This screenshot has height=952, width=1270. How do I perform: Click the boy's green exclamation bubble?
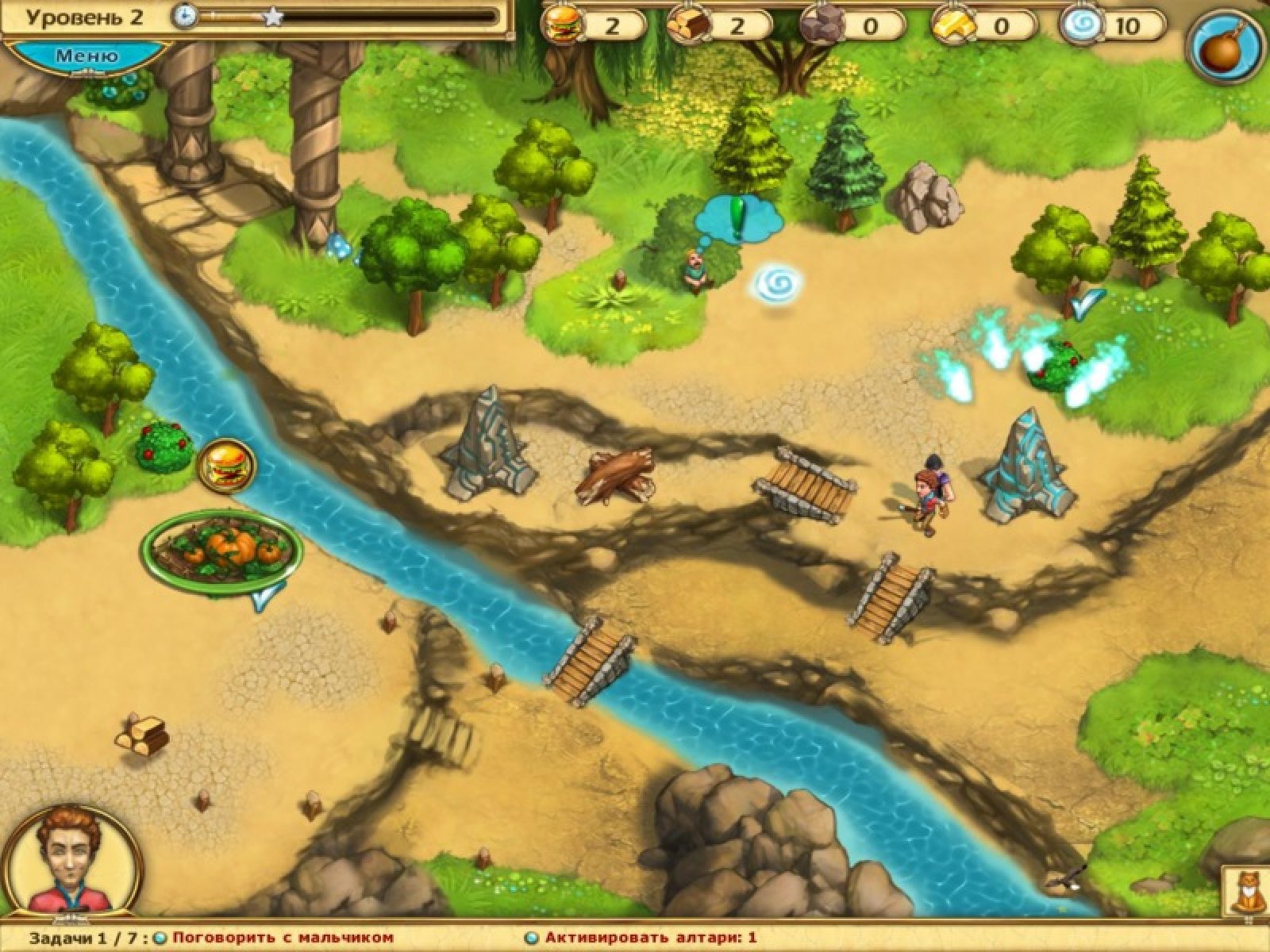[737, 217]
